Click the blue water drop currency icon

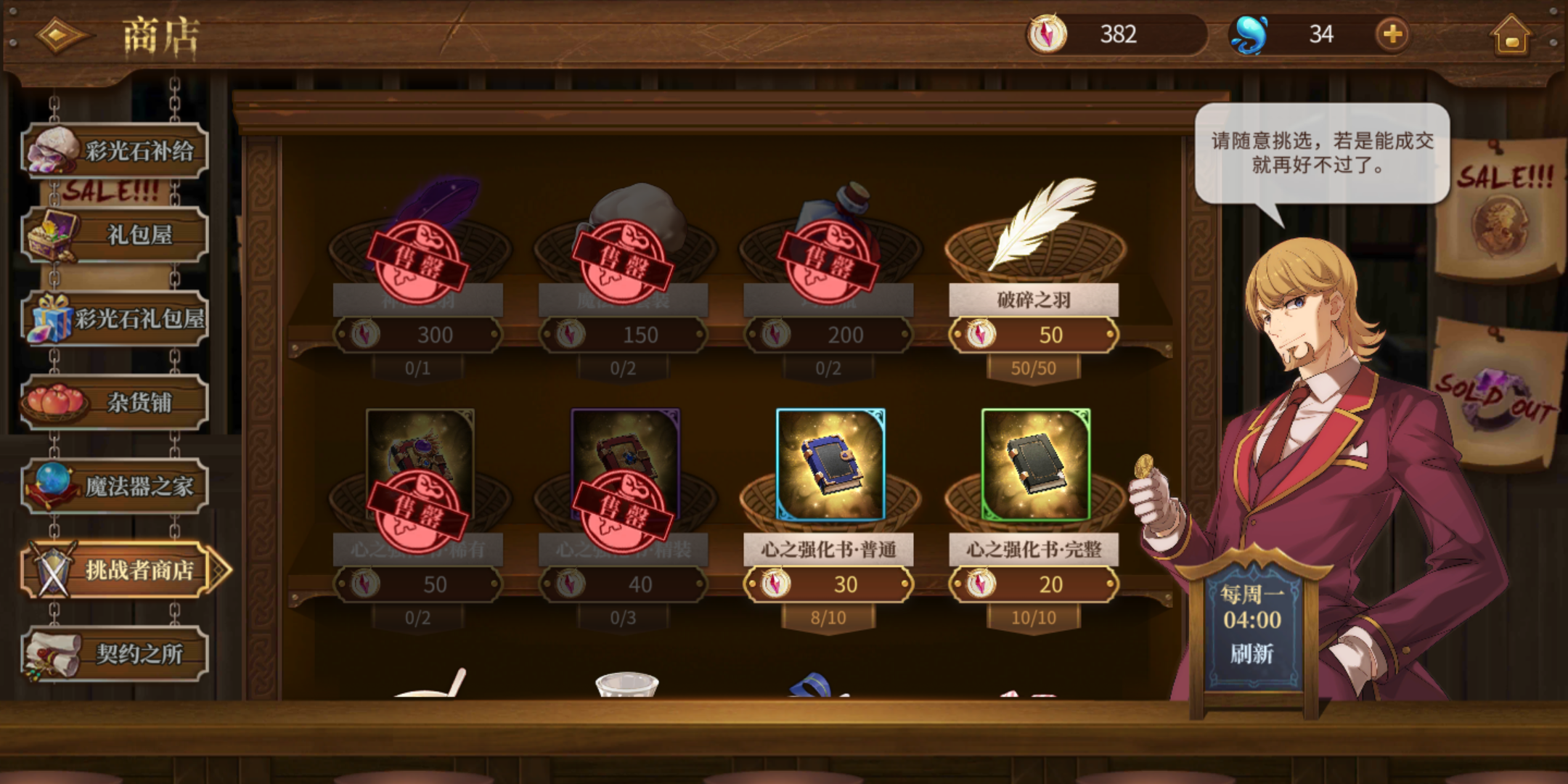tap(1251, 33)
